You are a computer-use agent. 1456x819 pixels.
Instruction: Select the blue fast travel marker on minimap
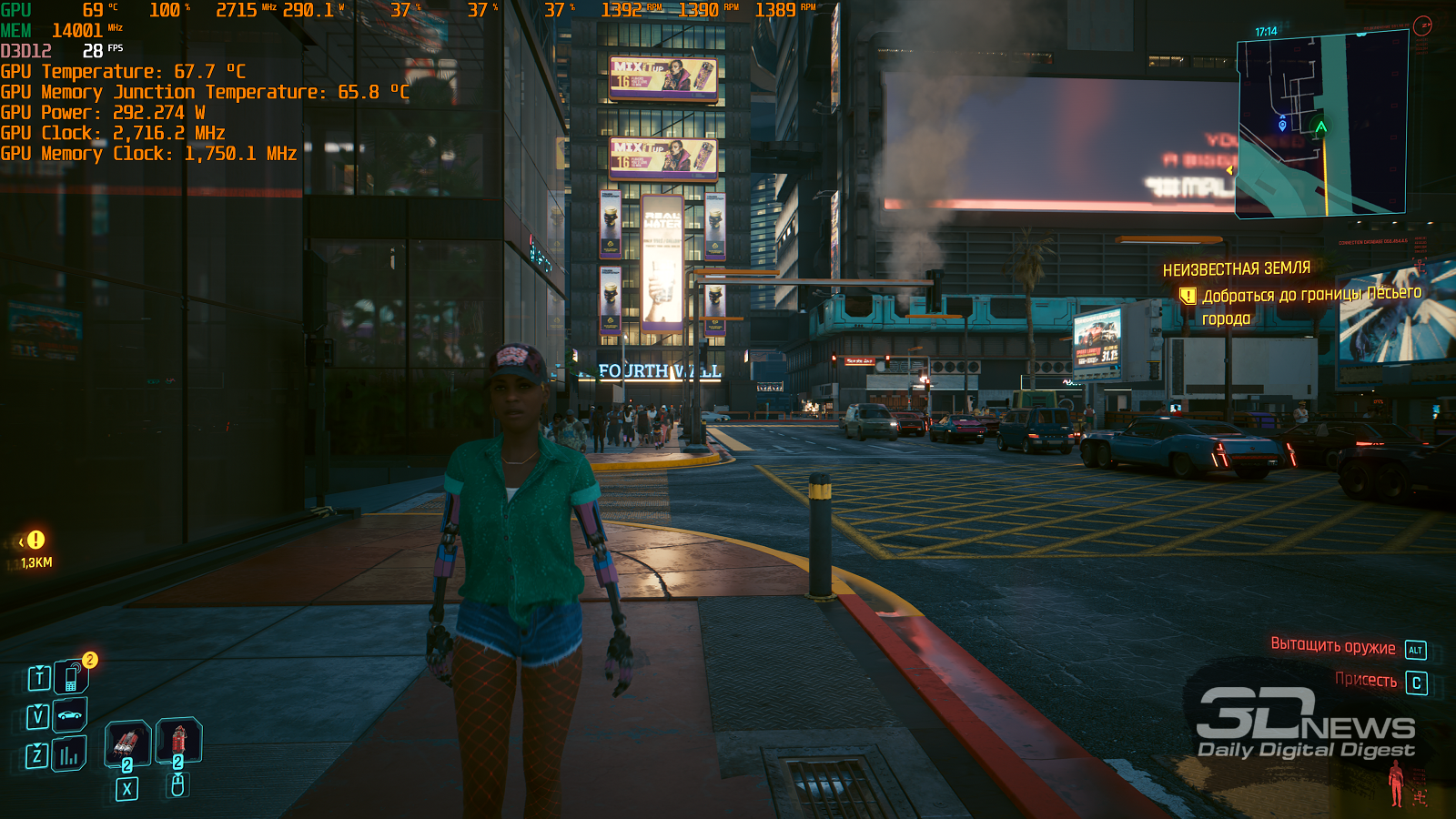tap(1282, 125)
